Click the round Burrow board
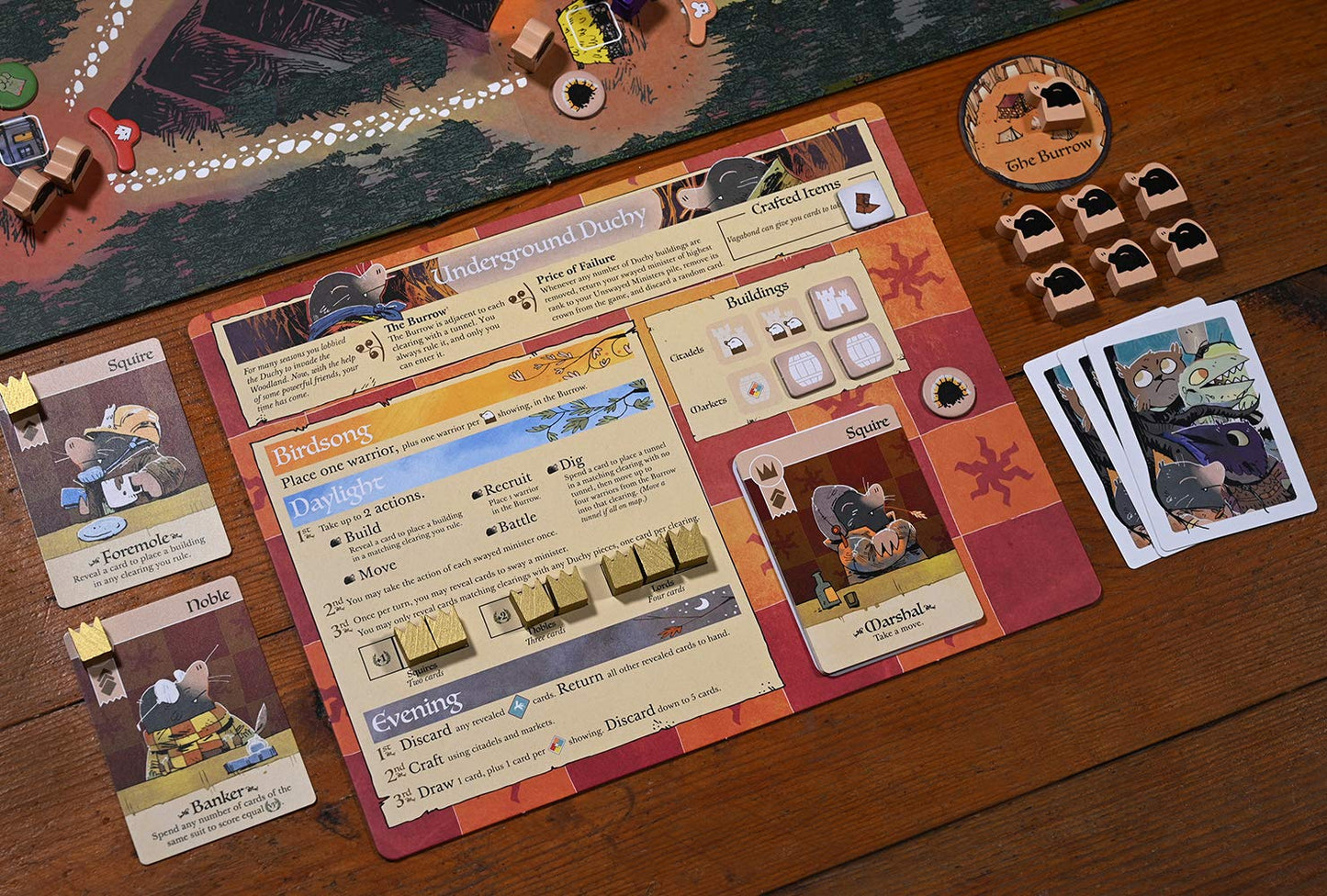Screen dimensions: 1327x896 point(1035,123)
